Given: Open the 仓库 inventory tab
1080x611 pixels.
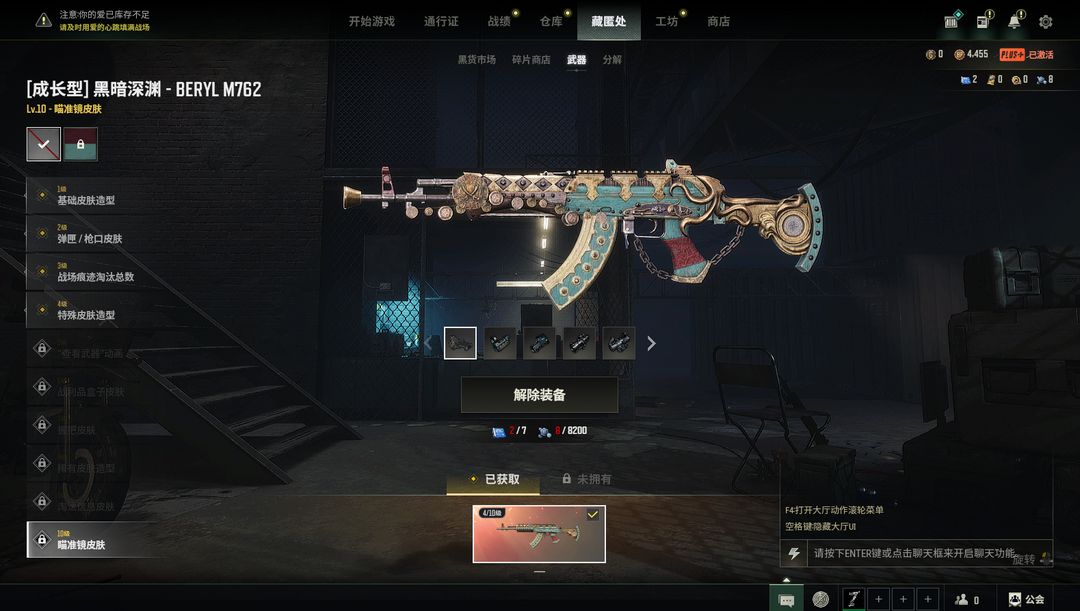Looking at the screenshot, I should [551, 21].
